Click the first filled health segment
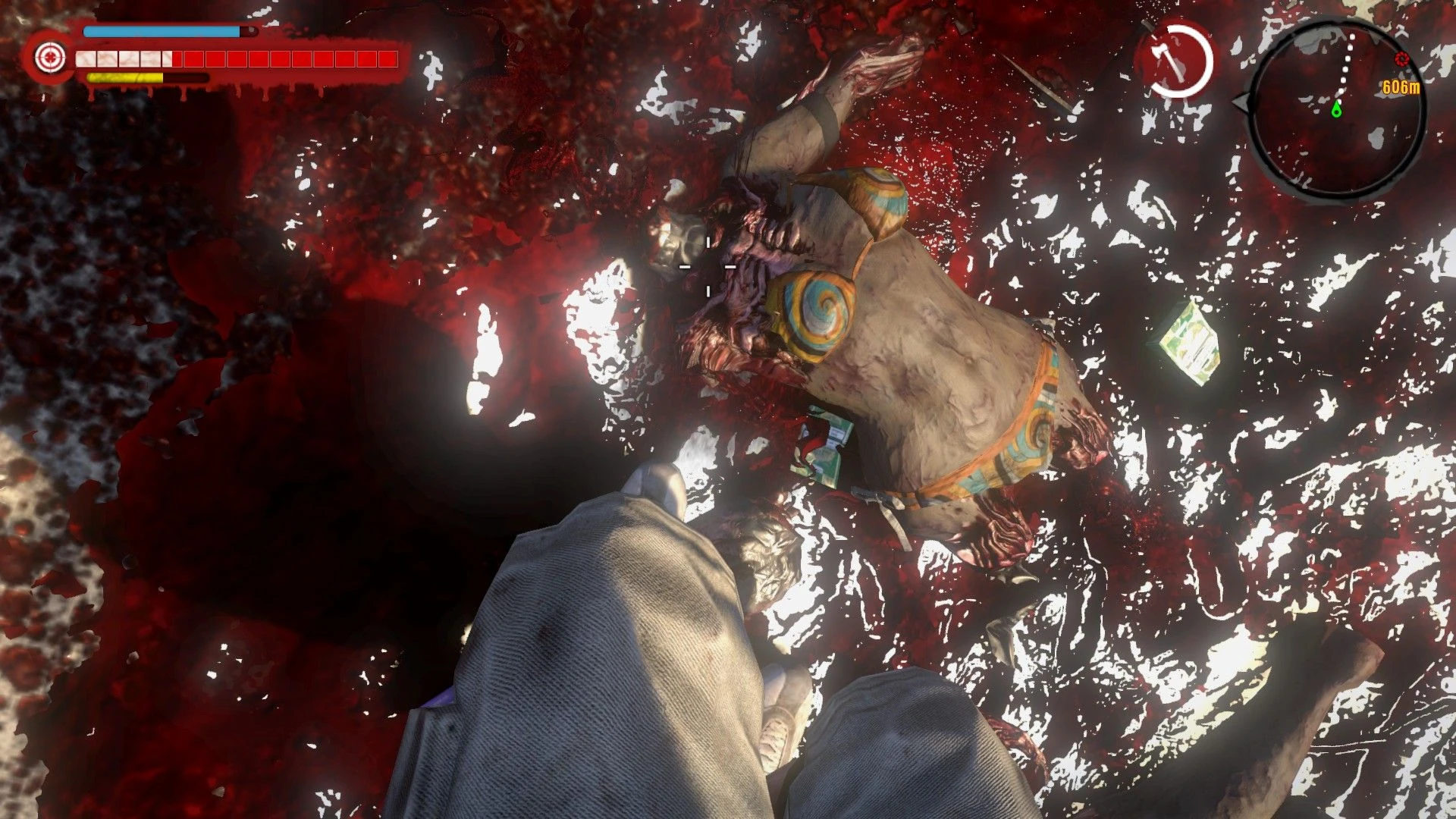The width and height of the screenshot is (1456, 819). [86, 58]
